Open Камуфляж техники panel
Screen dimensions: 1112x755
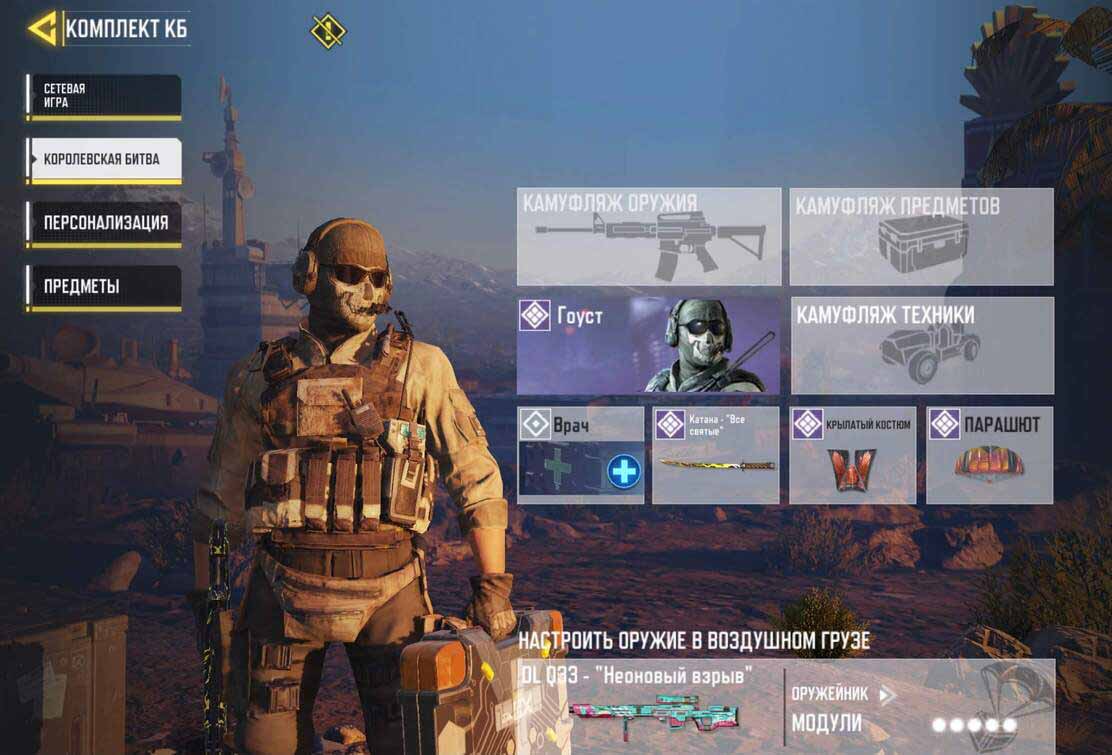click(x=922, y=345)
